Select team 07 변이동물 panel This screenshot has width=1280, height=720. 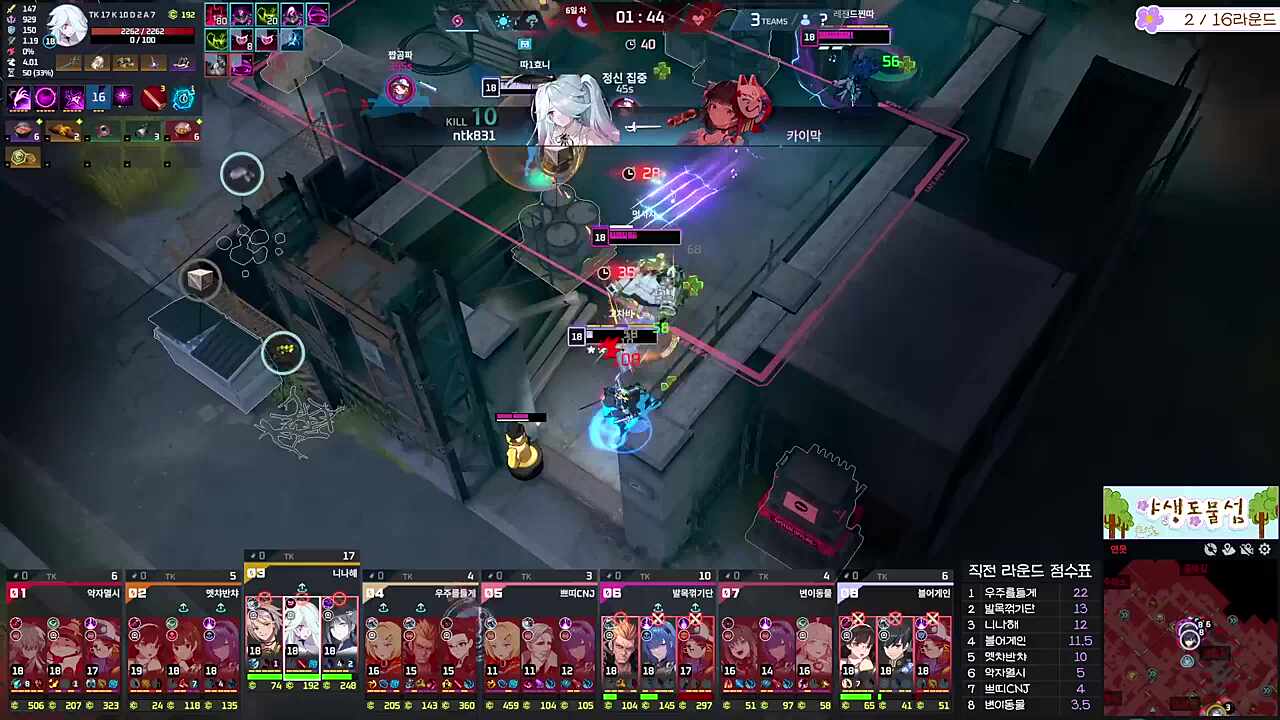tap(777, 640)
